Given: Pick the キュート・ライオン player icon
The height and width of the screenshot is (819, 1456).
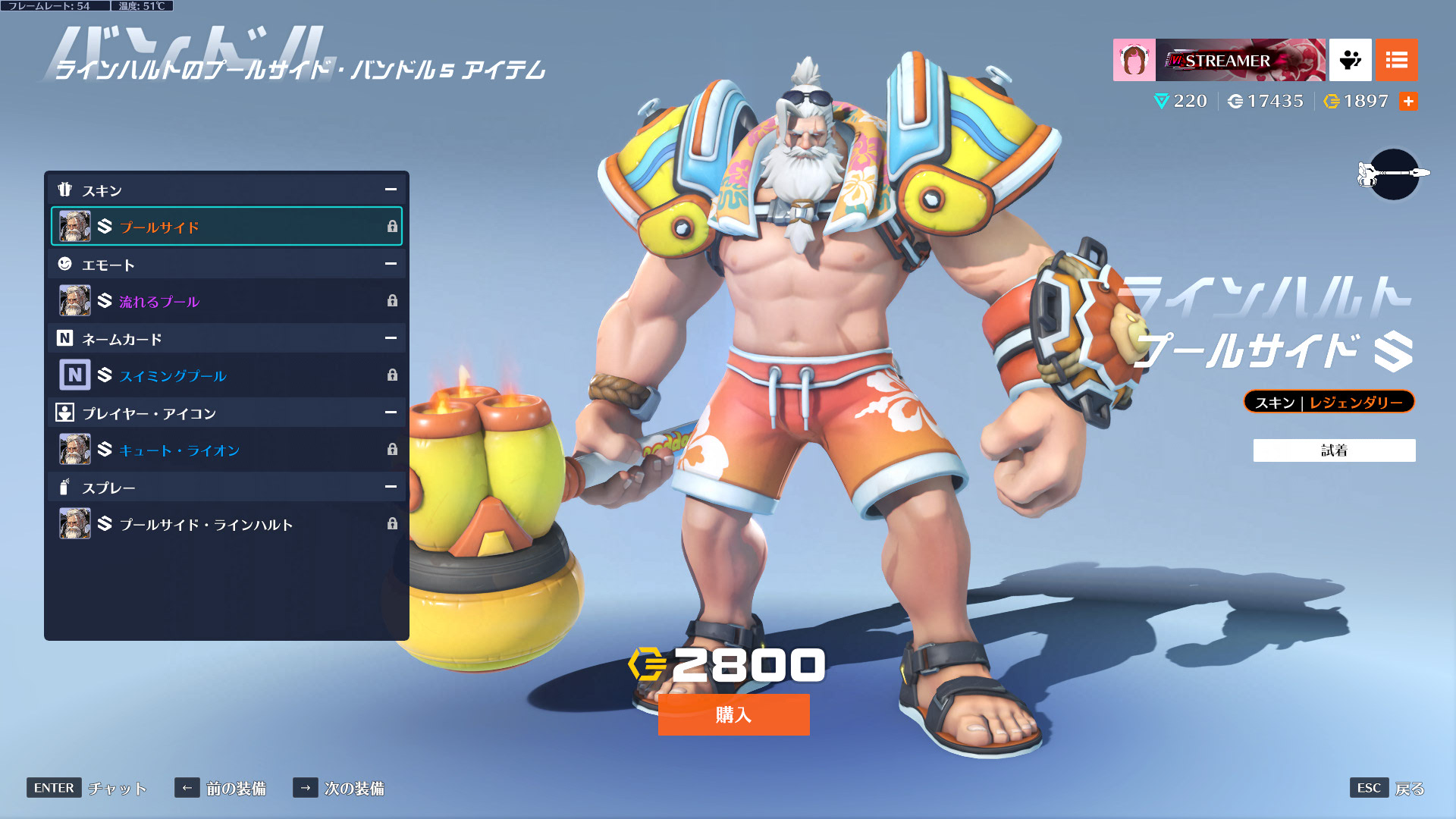Looking at the screenshot, I should (x=226, y=450).
